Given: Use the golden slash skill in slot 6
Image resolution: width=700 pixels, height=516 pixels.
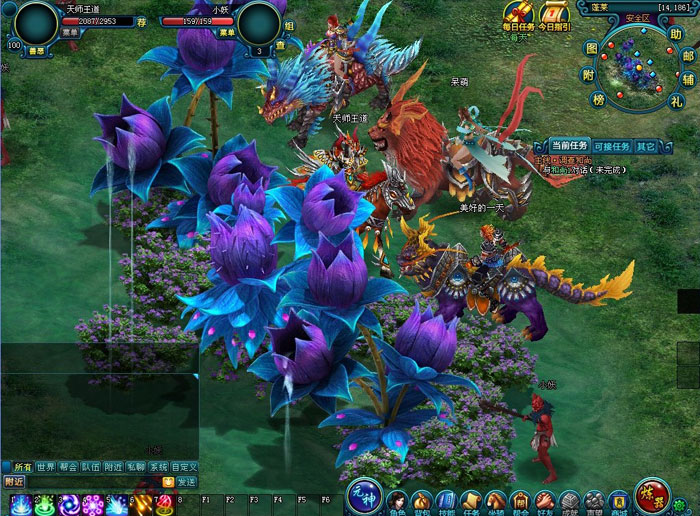Looking at the screenshot, I should [x=141, y=505].
